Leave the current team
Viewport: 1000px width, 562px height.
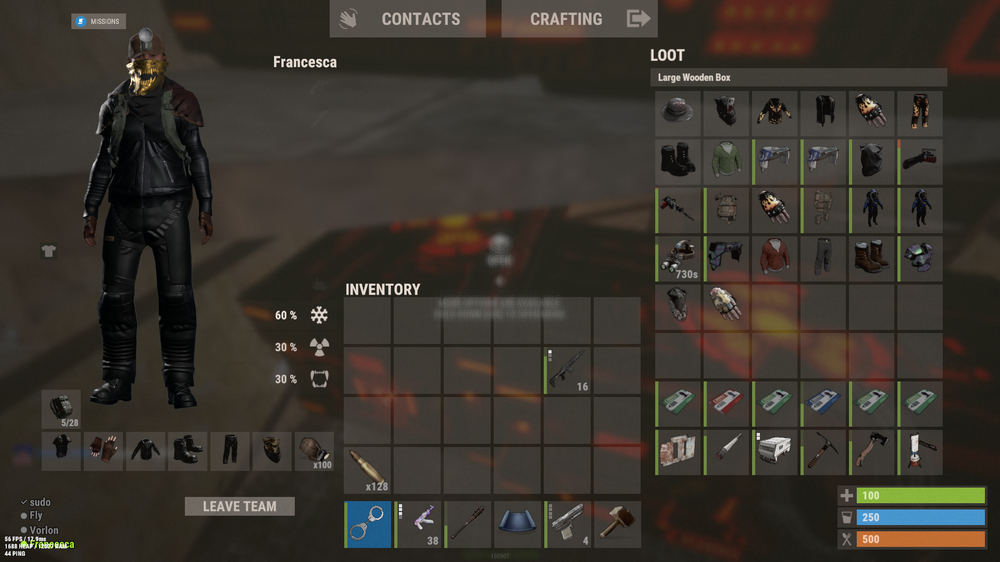point(239,506)
